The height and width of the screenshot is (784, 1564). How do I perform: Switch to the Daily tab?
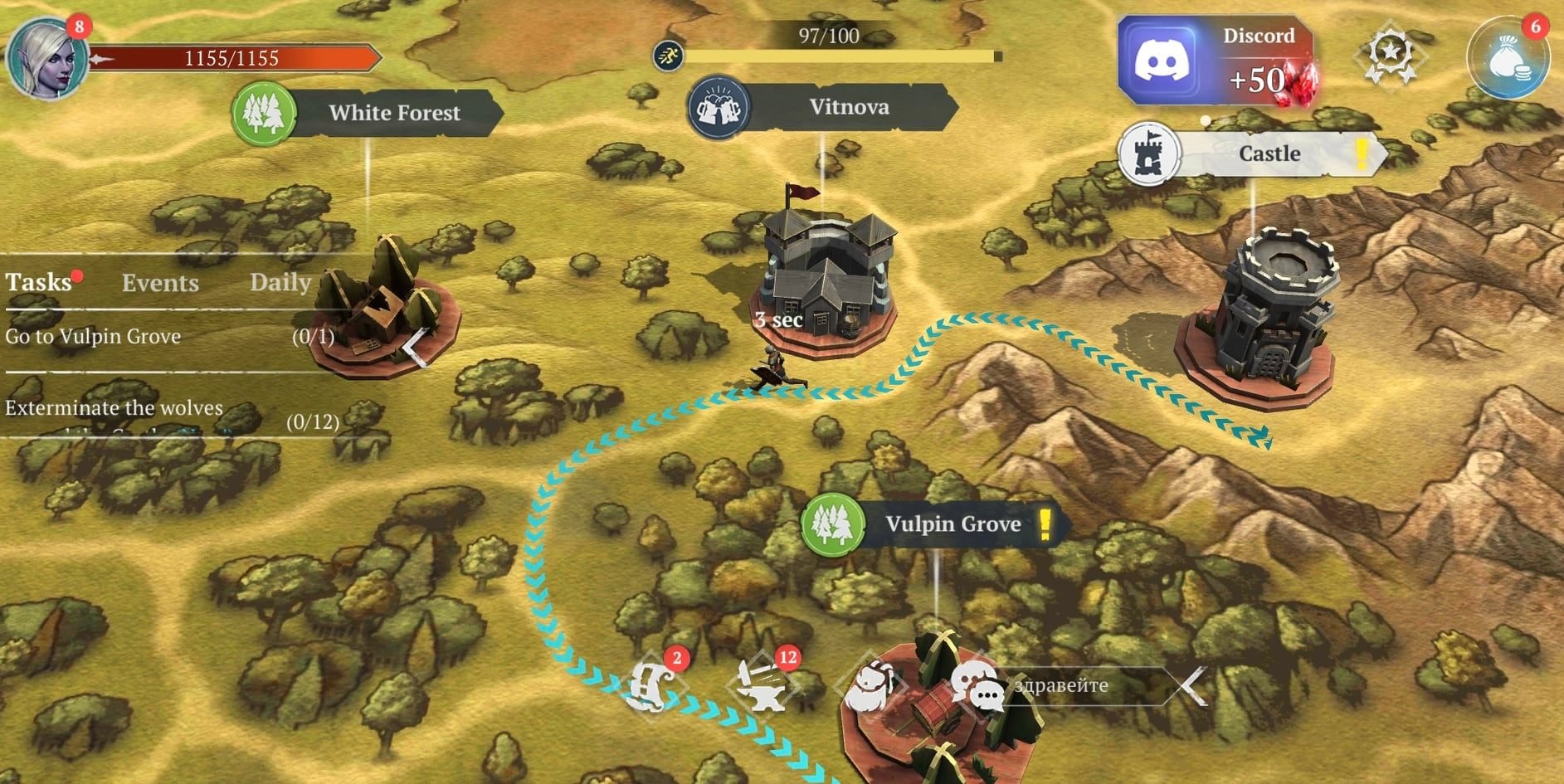(x=280, y=283)
